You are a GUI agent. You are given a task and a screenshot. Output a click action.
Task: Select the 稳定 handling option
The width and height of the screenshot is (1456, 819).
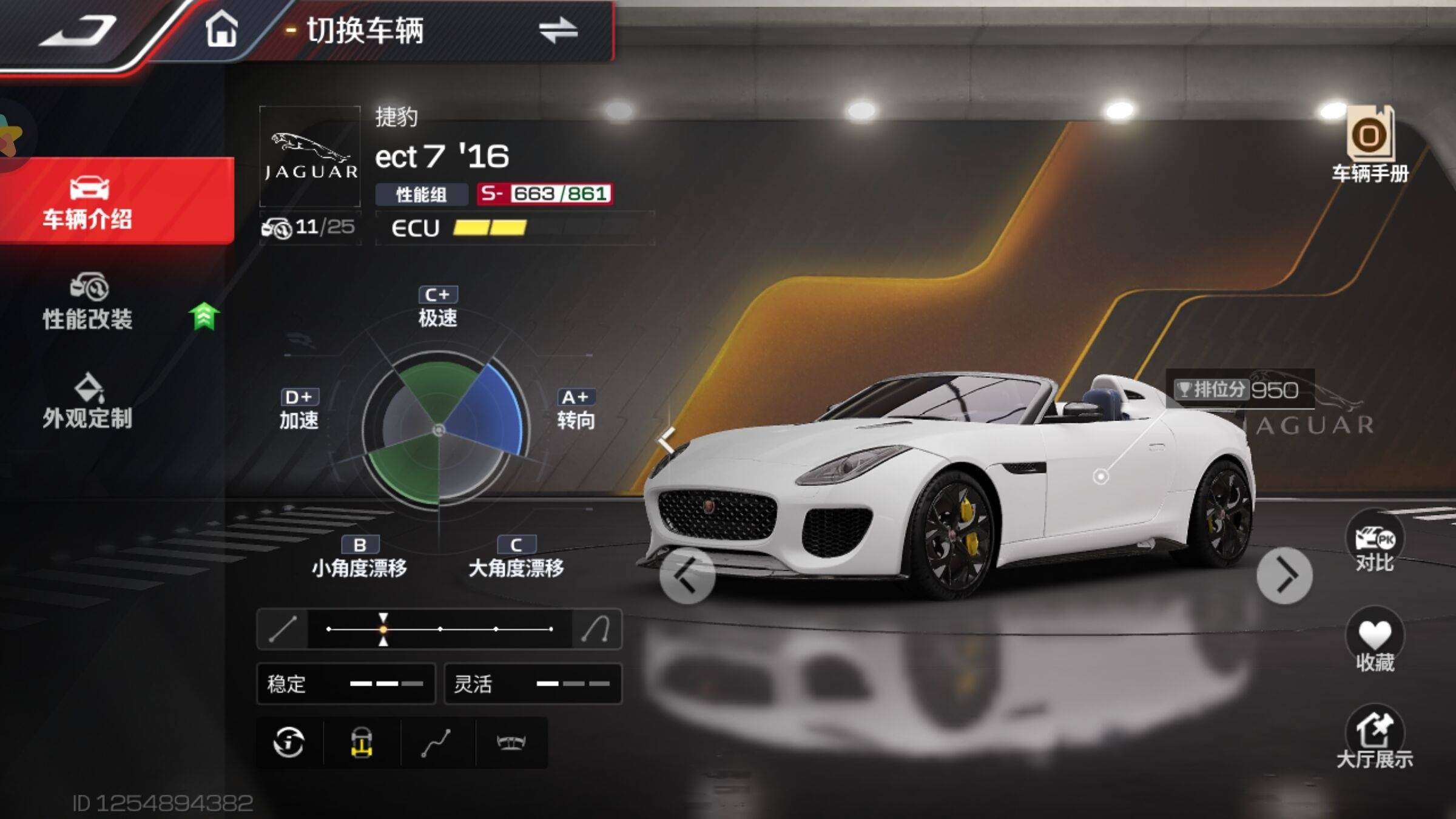346,684
